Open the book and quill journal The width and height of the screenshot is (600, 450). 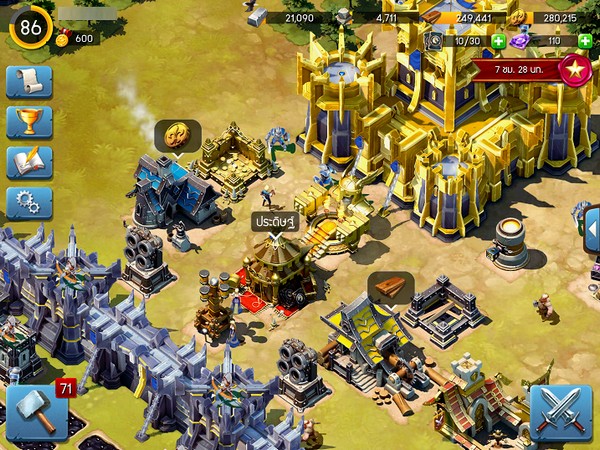point(29,162)
